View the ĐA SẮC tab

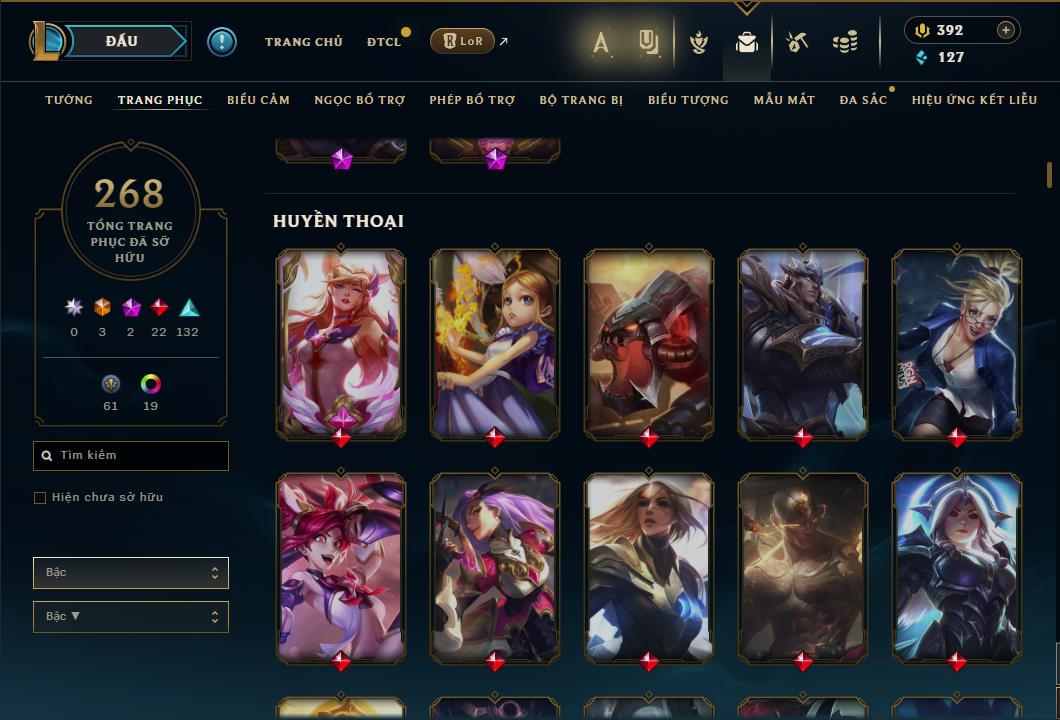pos(863,100)
